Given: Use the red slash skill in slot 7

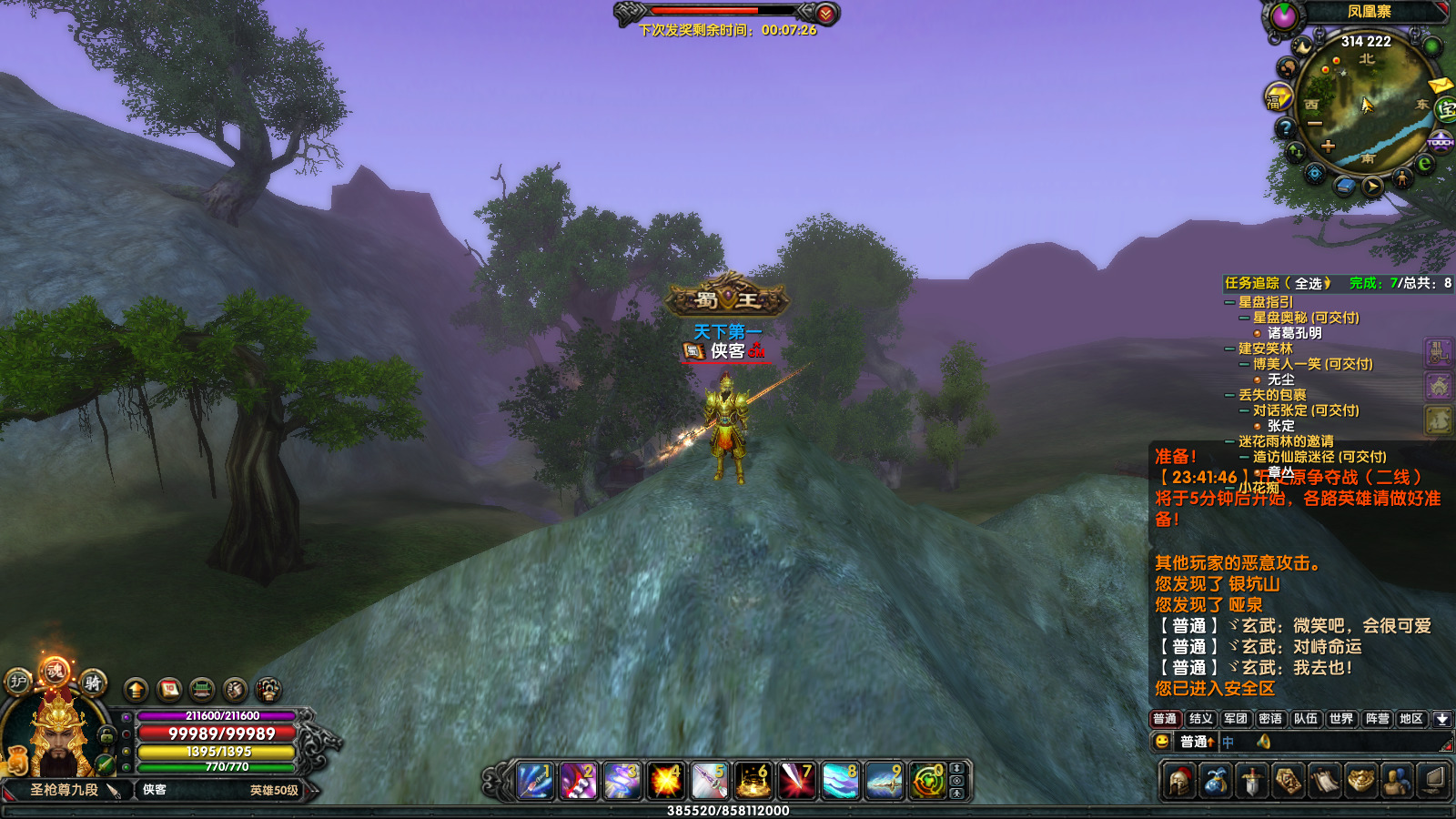Looking at the screenshot, I should 797,781.
